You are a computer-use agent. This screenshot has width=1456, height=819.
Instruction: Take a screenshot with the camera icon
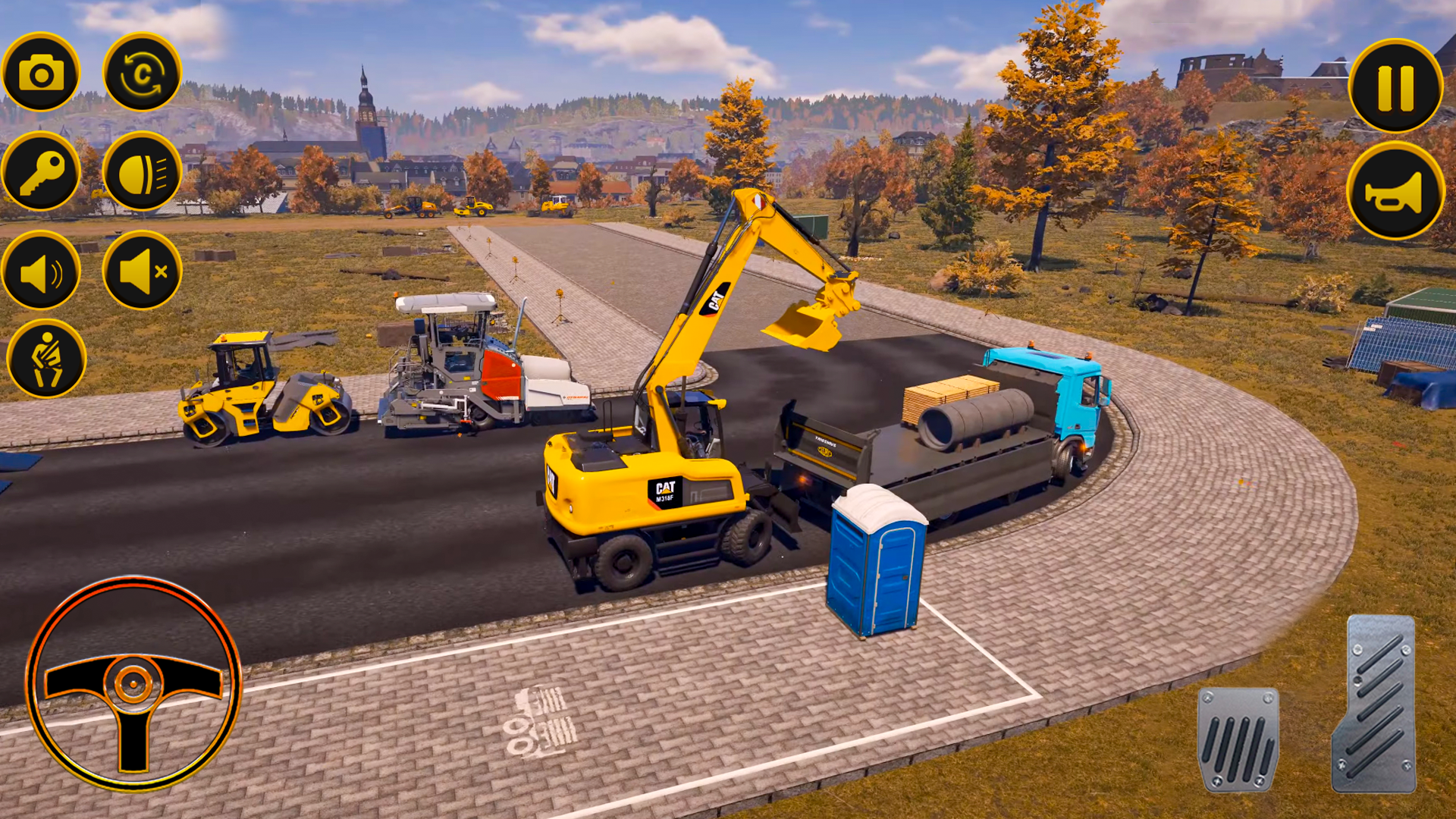(42, 73)
